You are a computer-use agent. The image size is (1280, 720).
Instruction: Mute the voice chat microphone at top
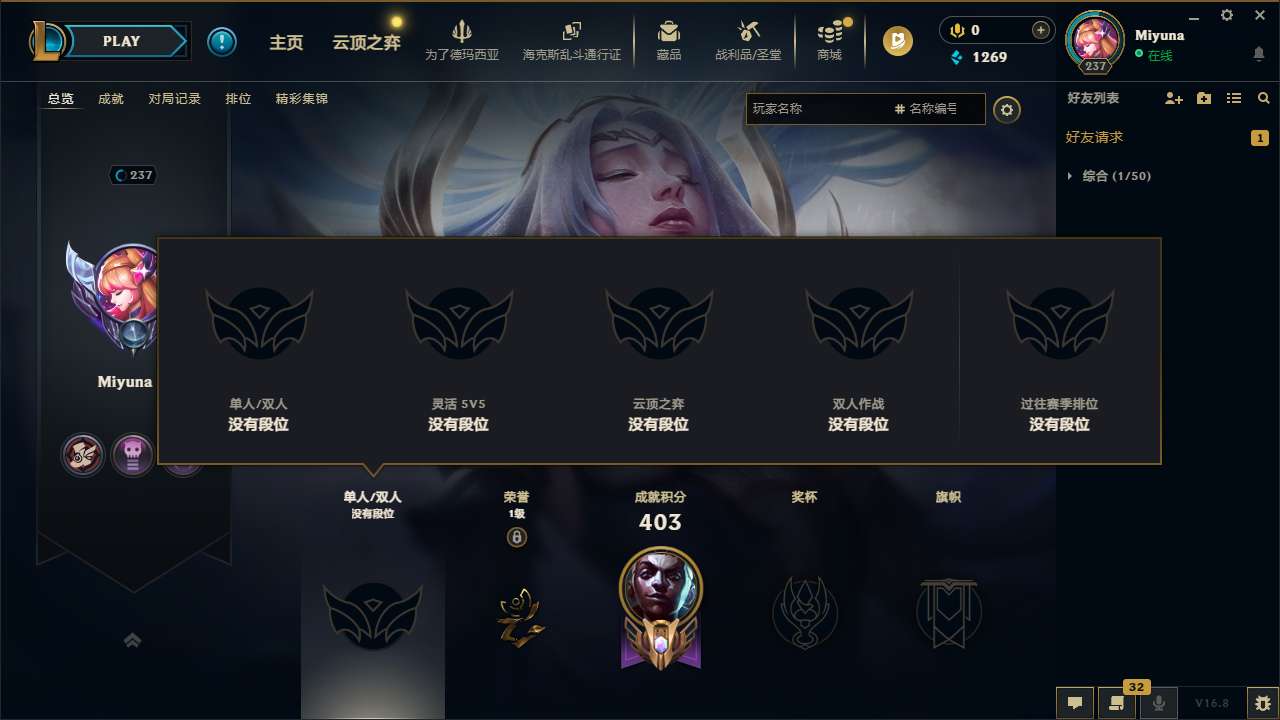click(956, 30)
